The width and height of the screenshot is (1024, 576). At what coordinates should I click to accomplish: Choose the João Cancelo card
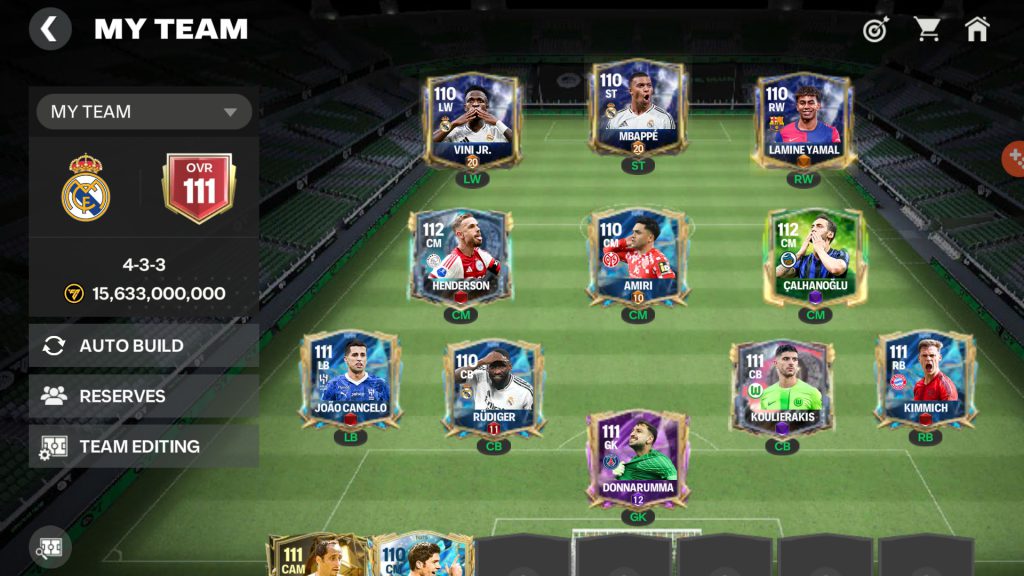[350, 382]
